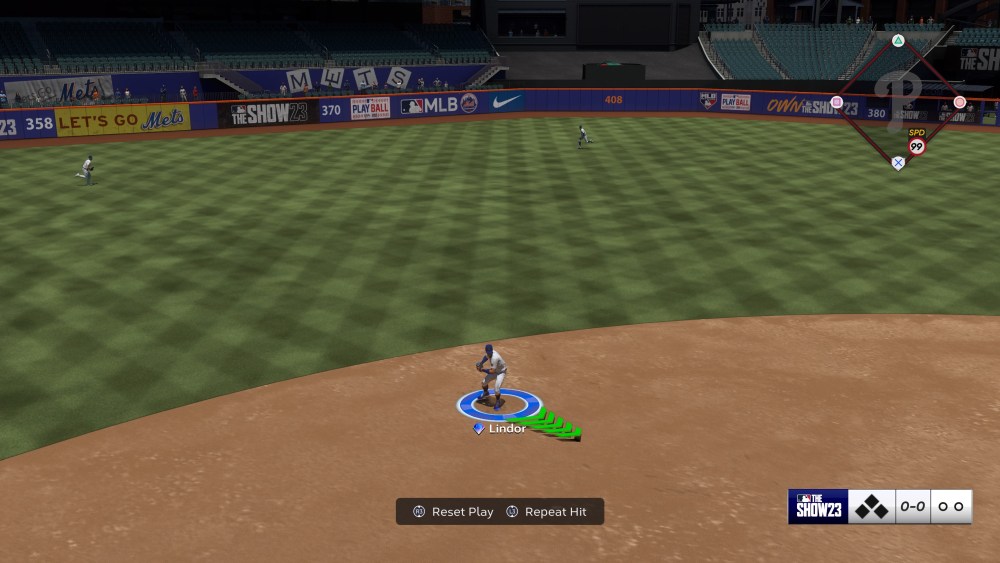Select the SPD 99 baserunner marker

pyautogui.click(x=916, y=144)
